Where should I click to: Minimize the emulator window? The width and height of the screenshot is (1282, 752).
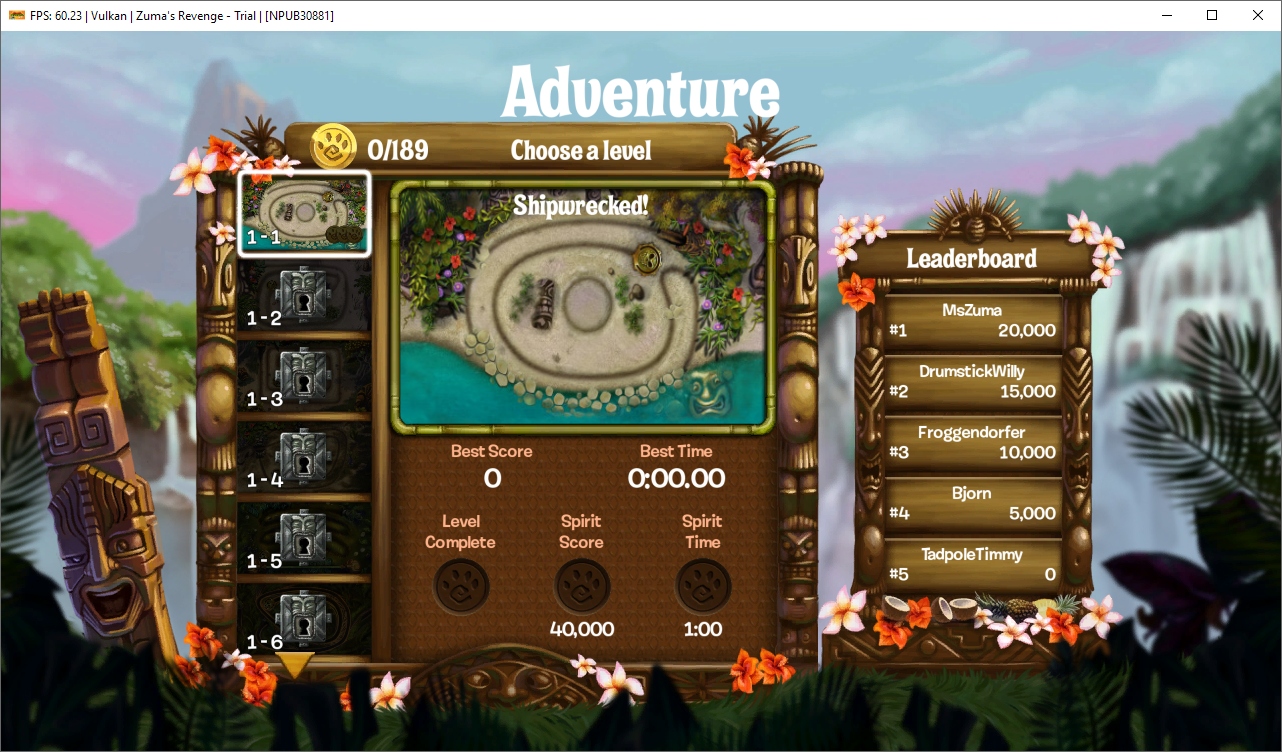[x=1166, y=15]
